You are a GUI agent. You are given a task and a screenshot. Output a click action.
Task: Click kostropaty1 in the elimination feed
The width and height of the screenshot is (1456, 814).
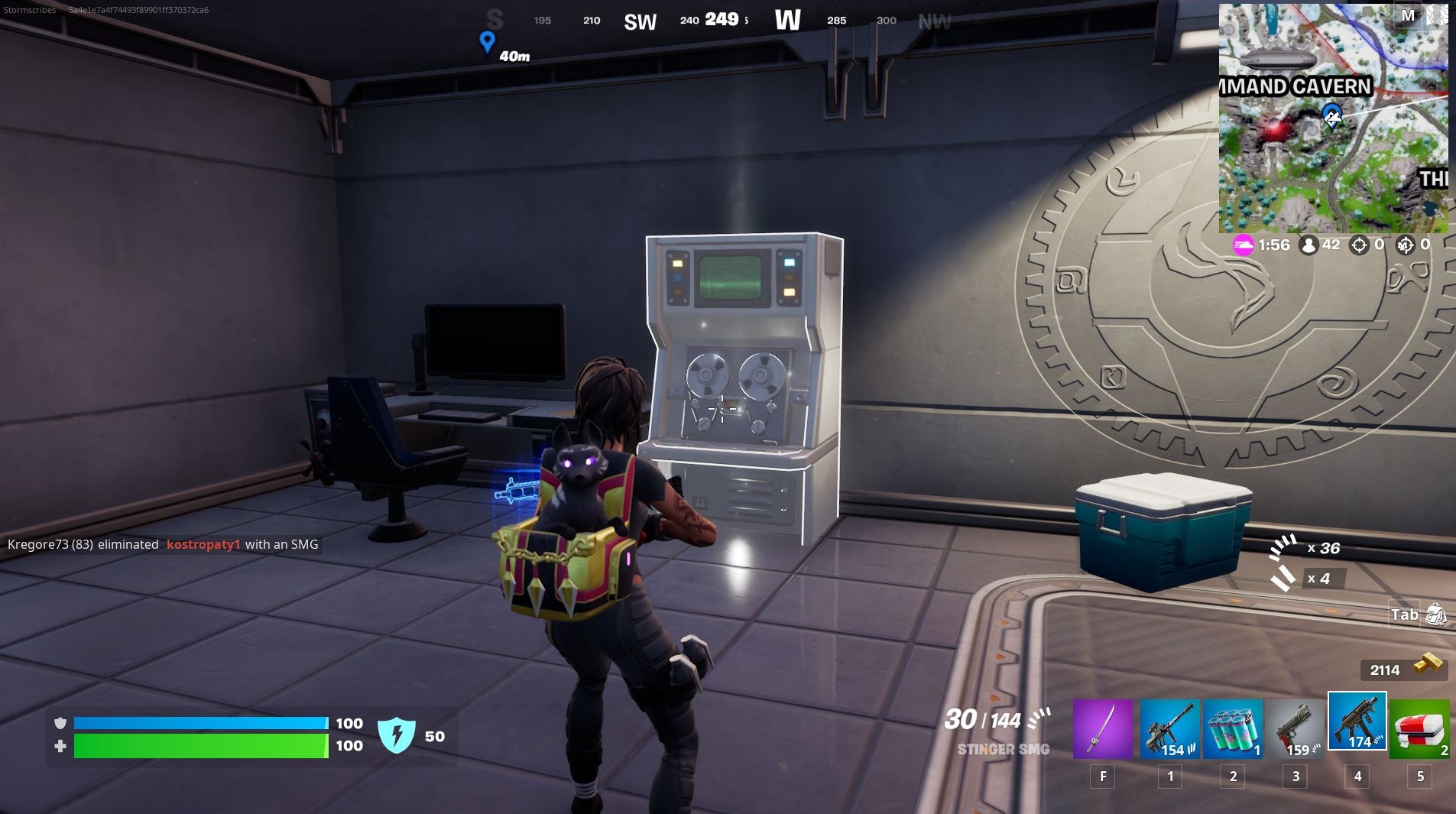coord(204,544)
